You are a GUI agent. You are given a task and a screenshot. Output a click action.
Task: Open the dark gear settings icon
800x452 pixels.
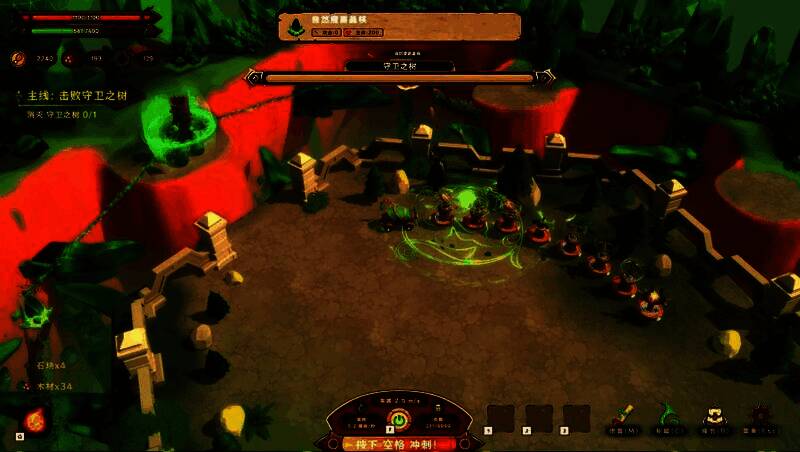pos(761,414)
